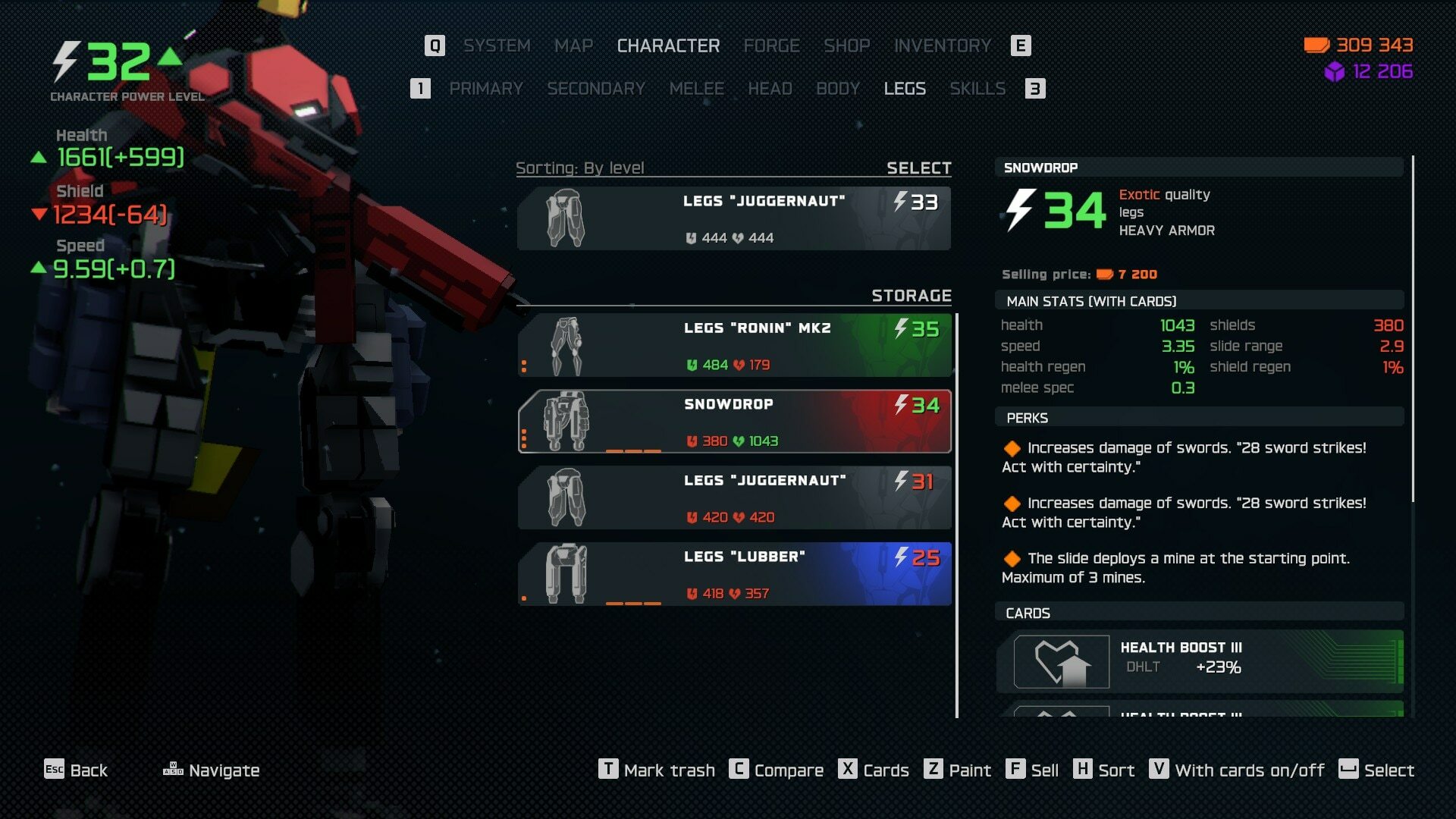Select the Primary weapon category
Image resolution: width=1456 pixels, height=819 pixels.
pos(485,89)
